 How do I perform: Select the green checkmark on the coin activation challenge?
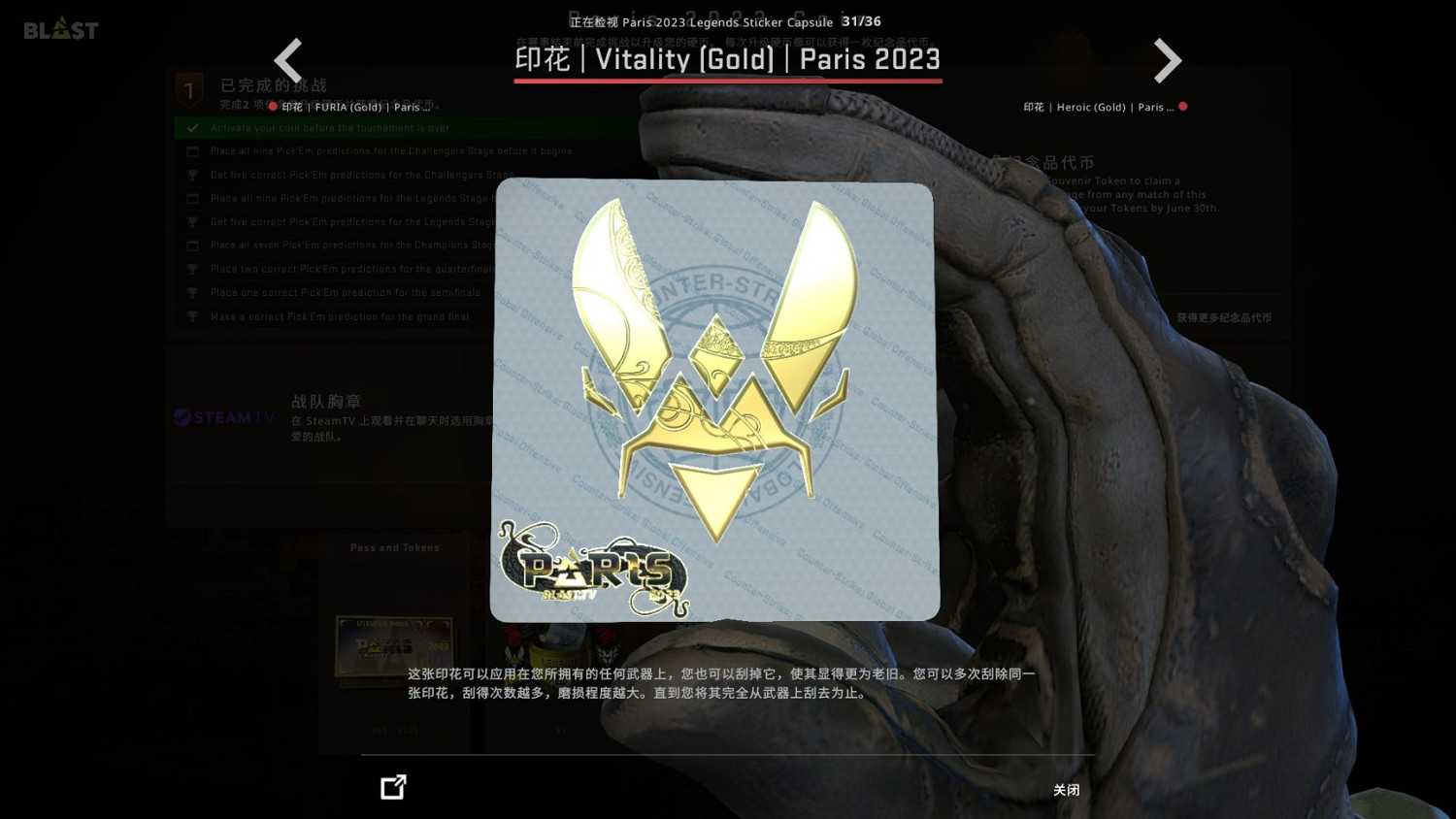pyautogui.click(x=191, y=127)
